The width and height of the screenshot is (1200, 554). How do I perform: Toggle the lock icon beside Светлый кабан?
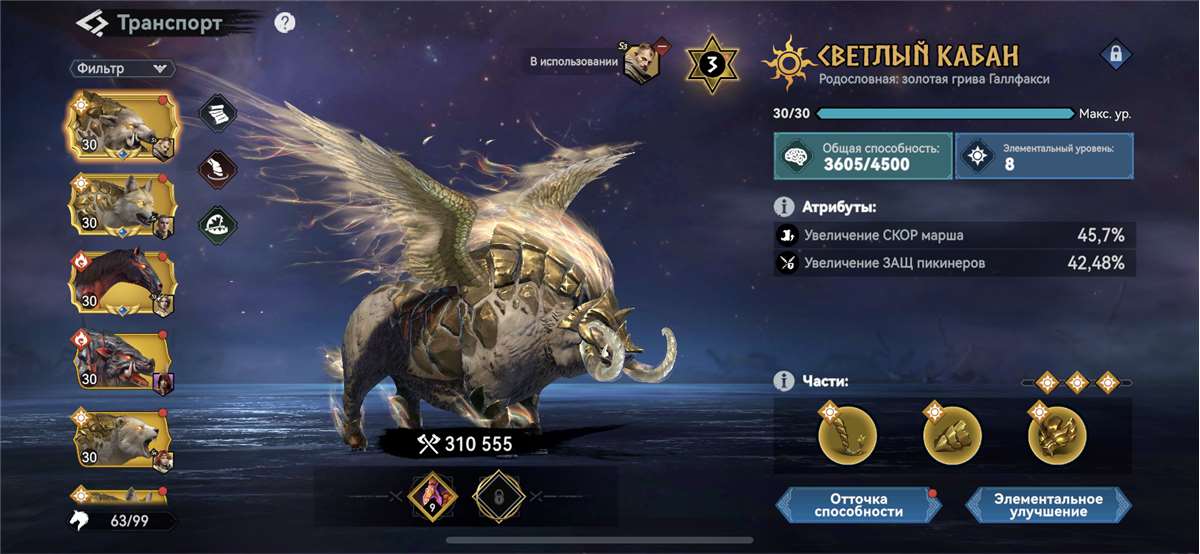click(1114, 55)
